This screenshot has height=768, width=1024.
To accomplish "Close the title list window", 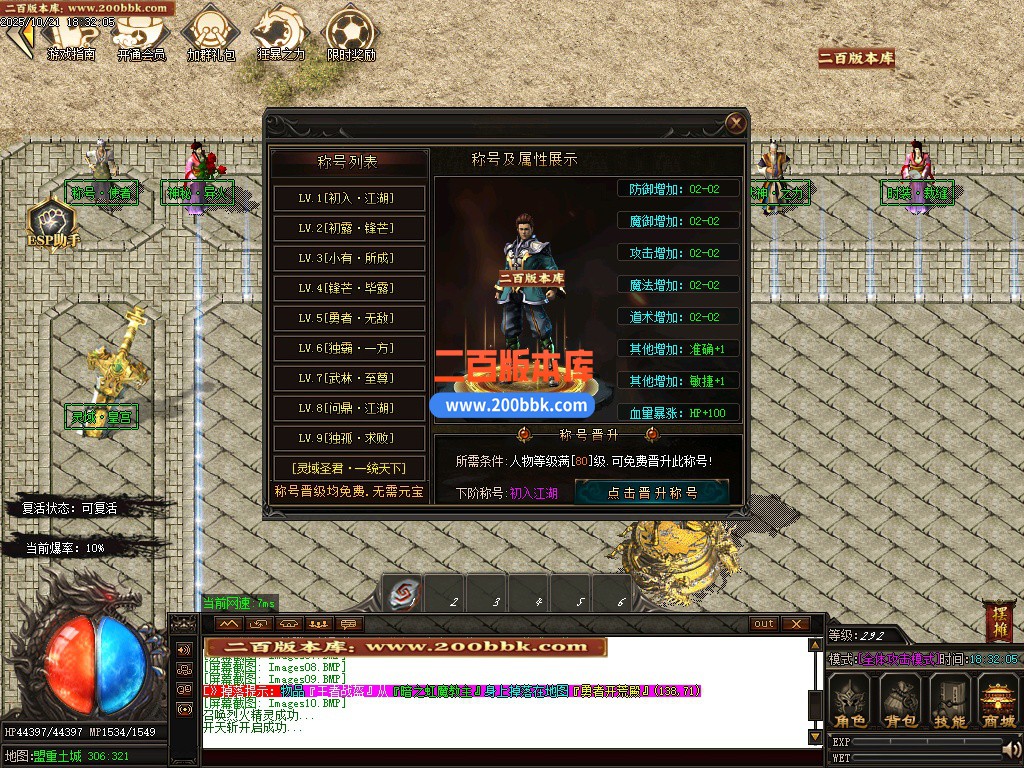I will point(736,123).
